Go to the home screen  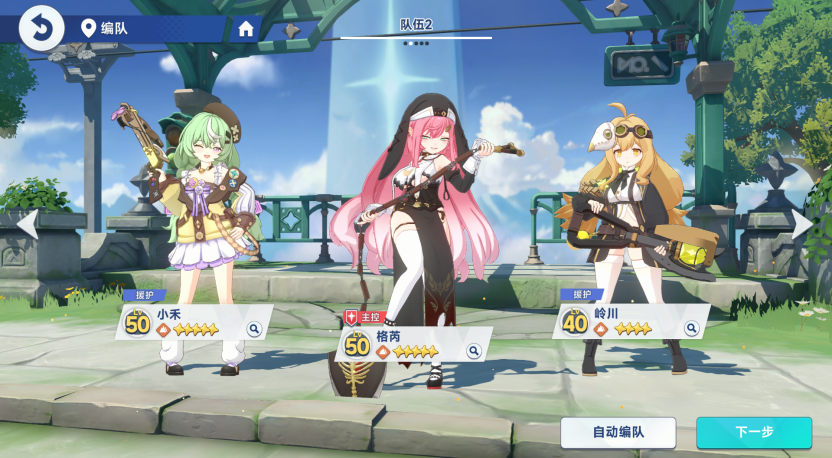pyautogui.click(x=246, y=29)
